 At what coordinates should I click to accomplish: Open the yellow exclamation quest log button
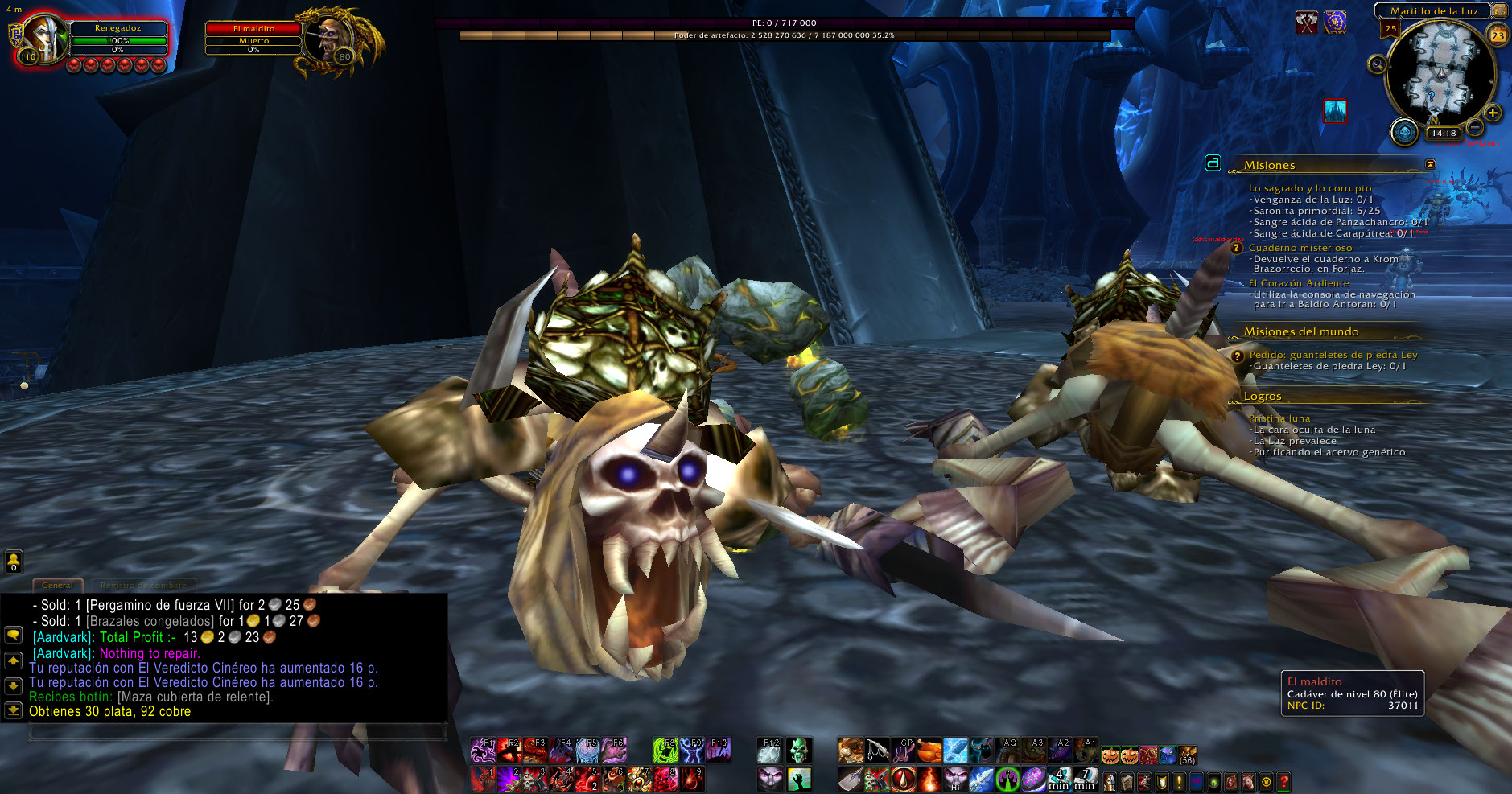click(x=1179, y=781)
